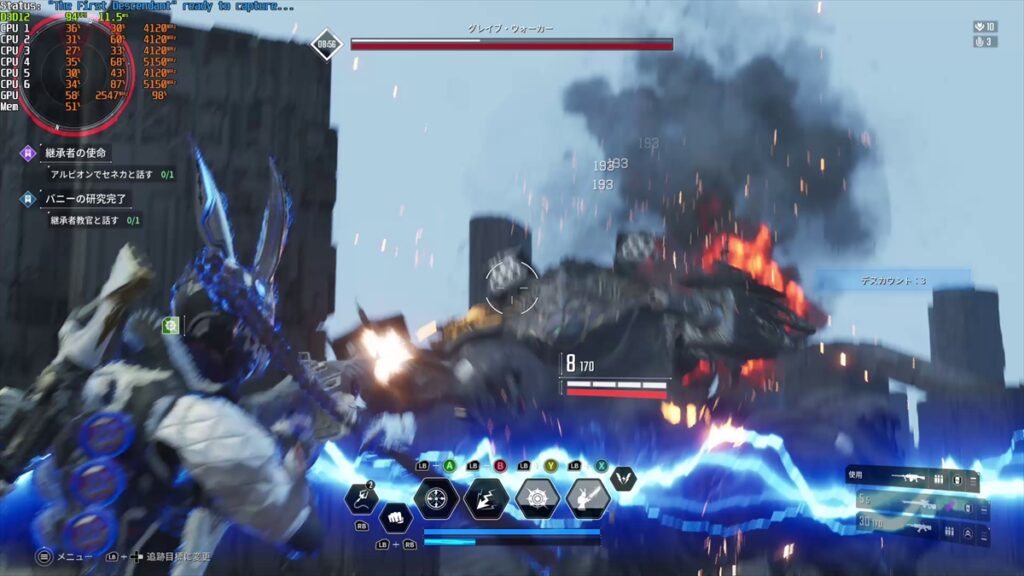Click the player count icon showing 10
The image size is (1024, 576).
pyautogui.click(x=984, y=26)
